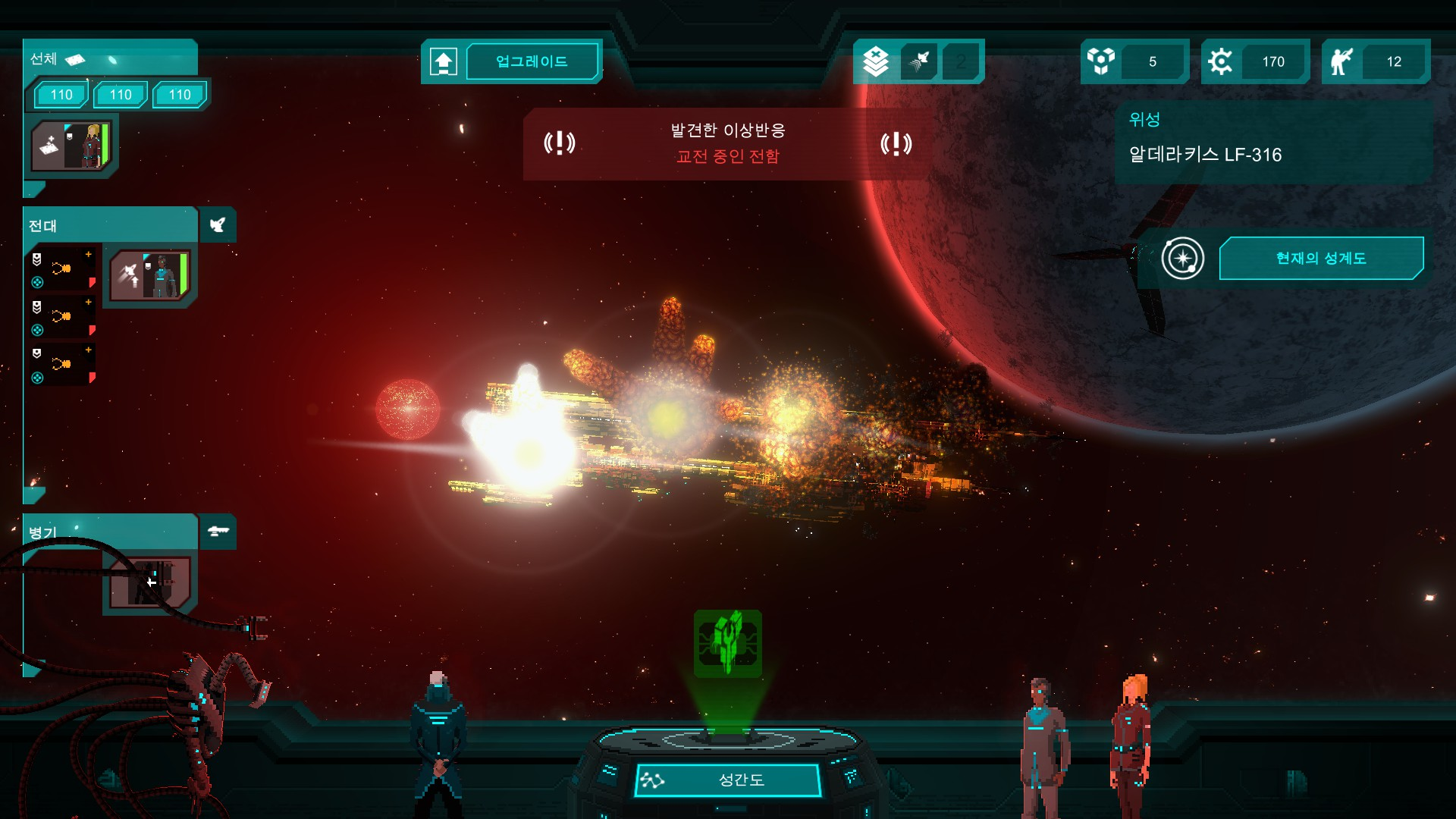Select the green holographic ship projection
This screenshot has height=819, width=1456.
tap(728, 643)
